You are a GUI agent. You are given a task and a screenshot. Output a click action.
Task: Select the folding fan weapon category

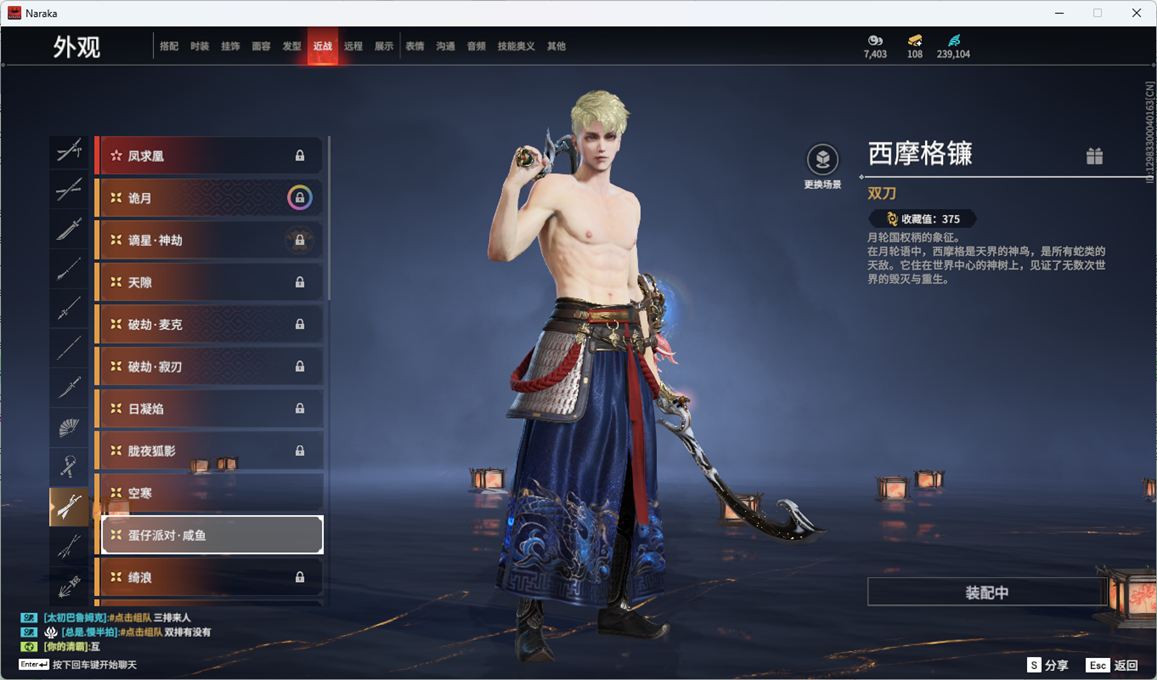69,427
